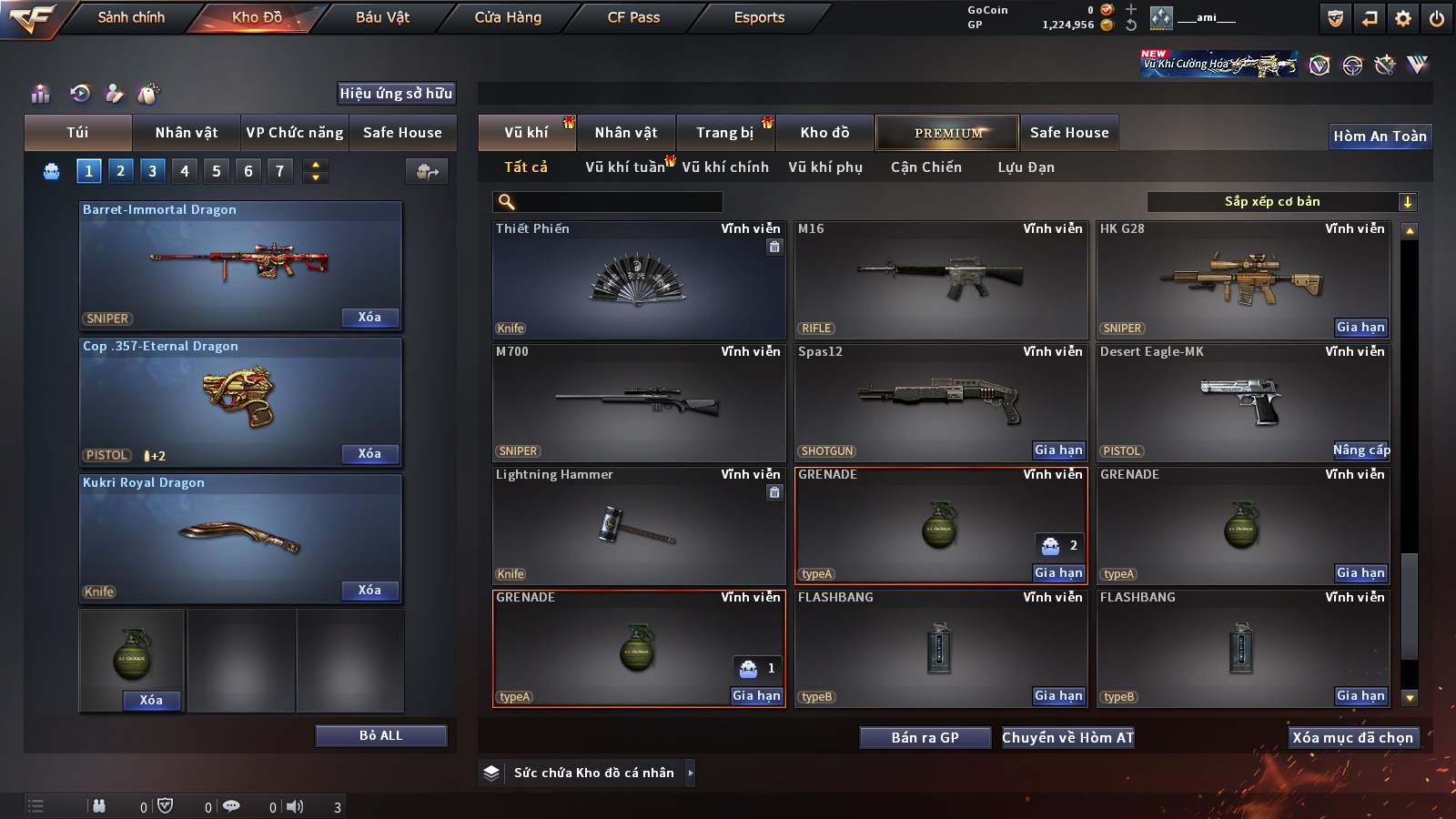
Task: Open the Hòm An Toàn safe box
Action: (1380, 136)
